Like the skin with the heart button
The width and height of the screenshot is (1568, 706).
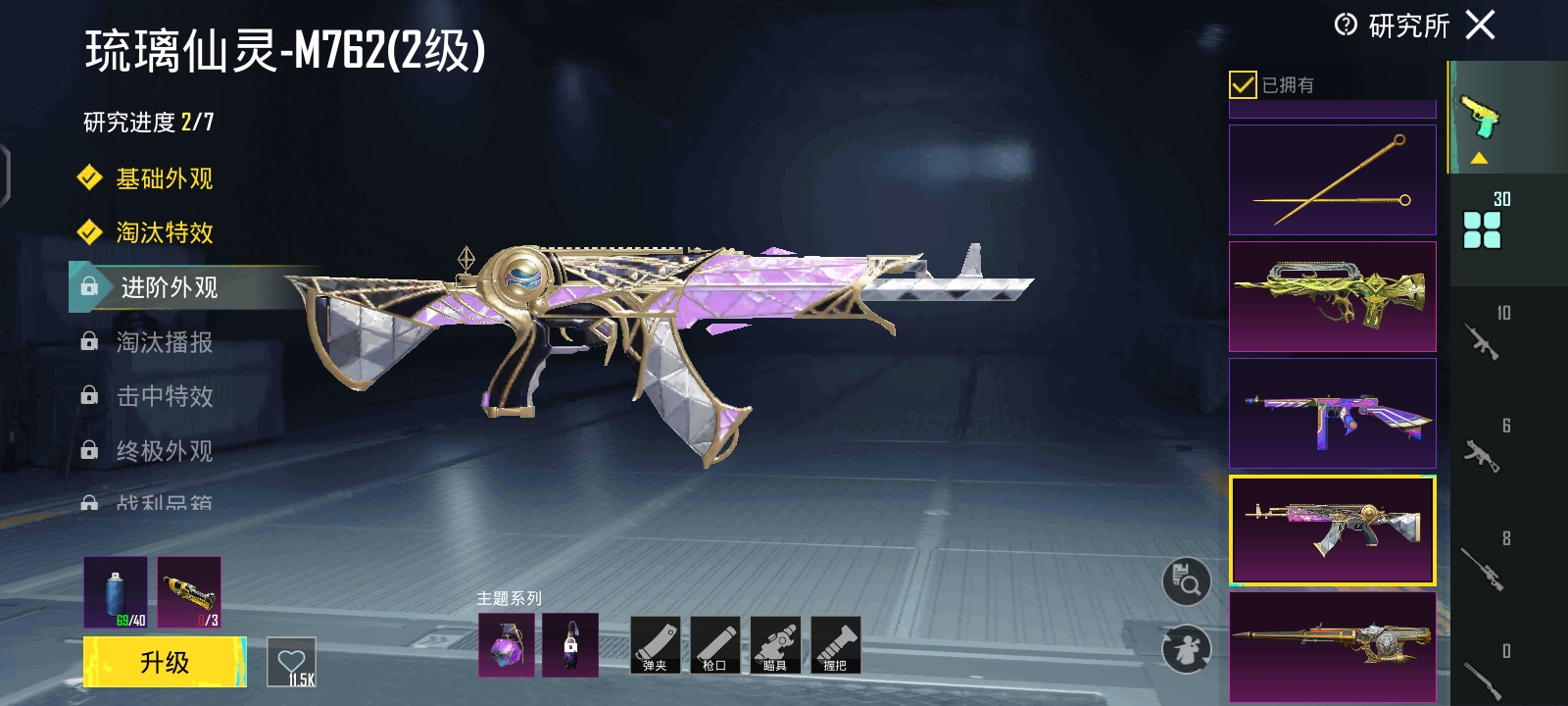tap(291, 663)
